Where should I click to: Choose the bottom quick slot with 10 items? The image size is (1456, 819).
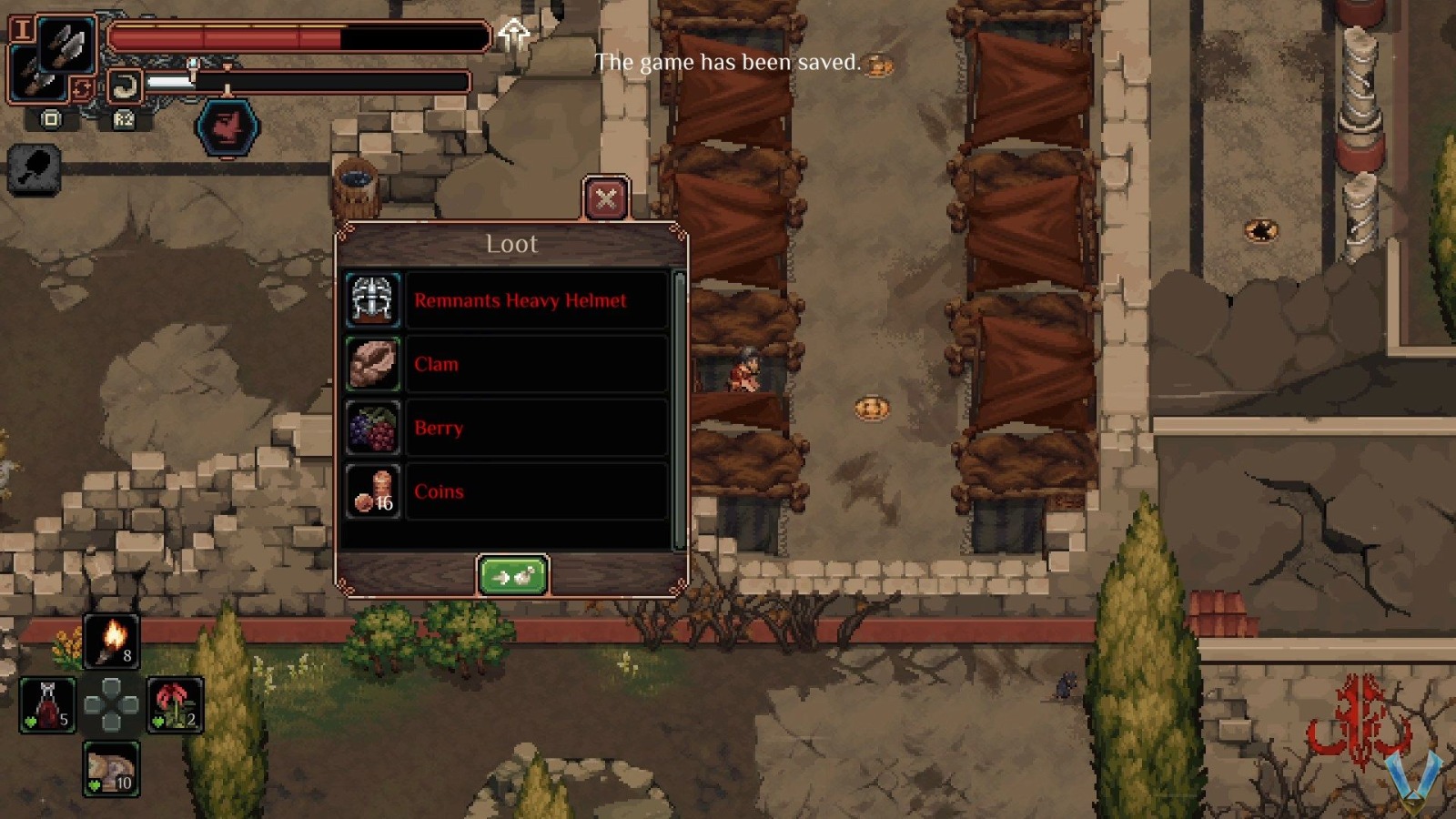(111, 769)
